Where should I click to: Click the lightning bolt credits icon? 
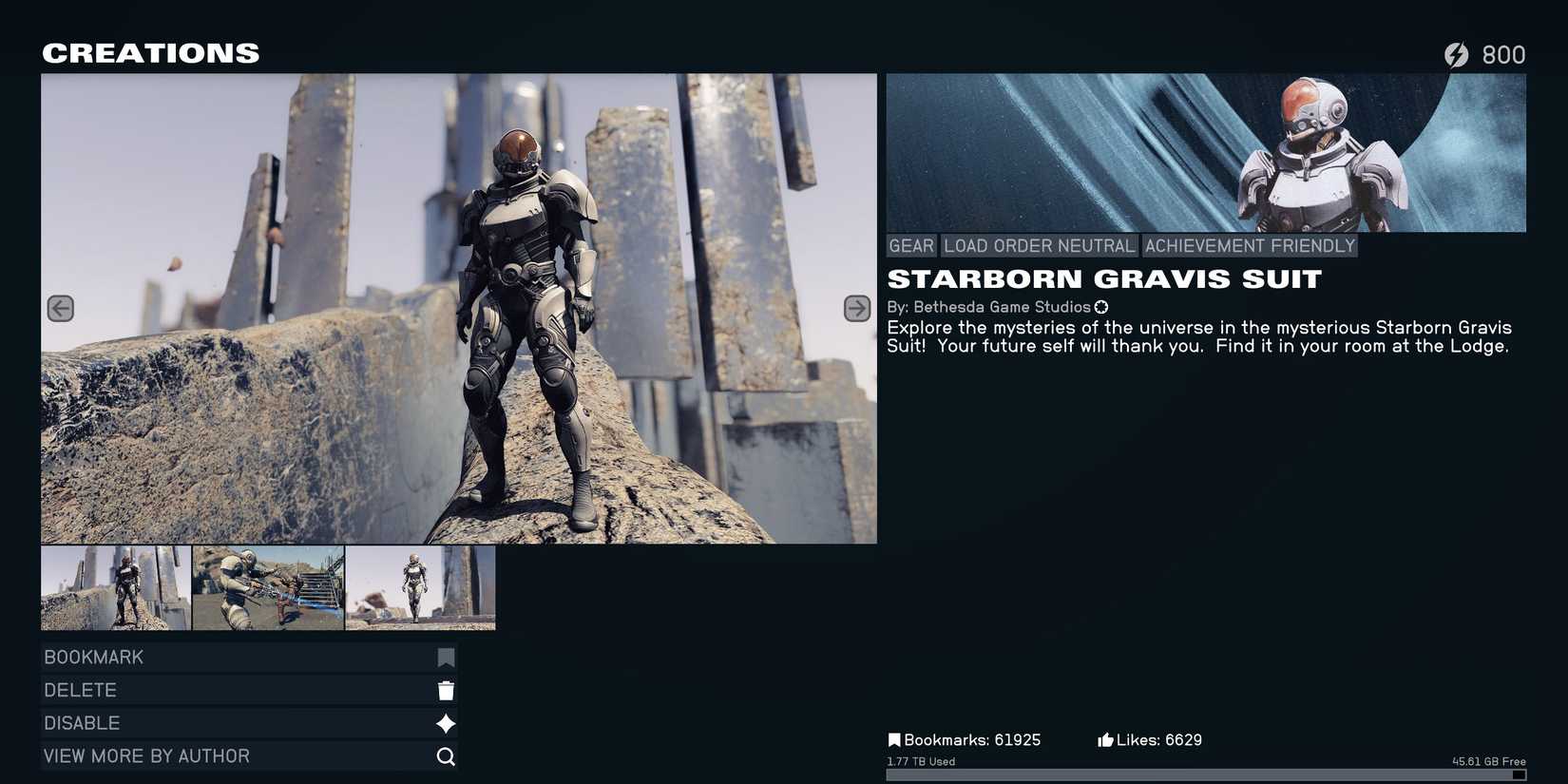pos(1456,54)
